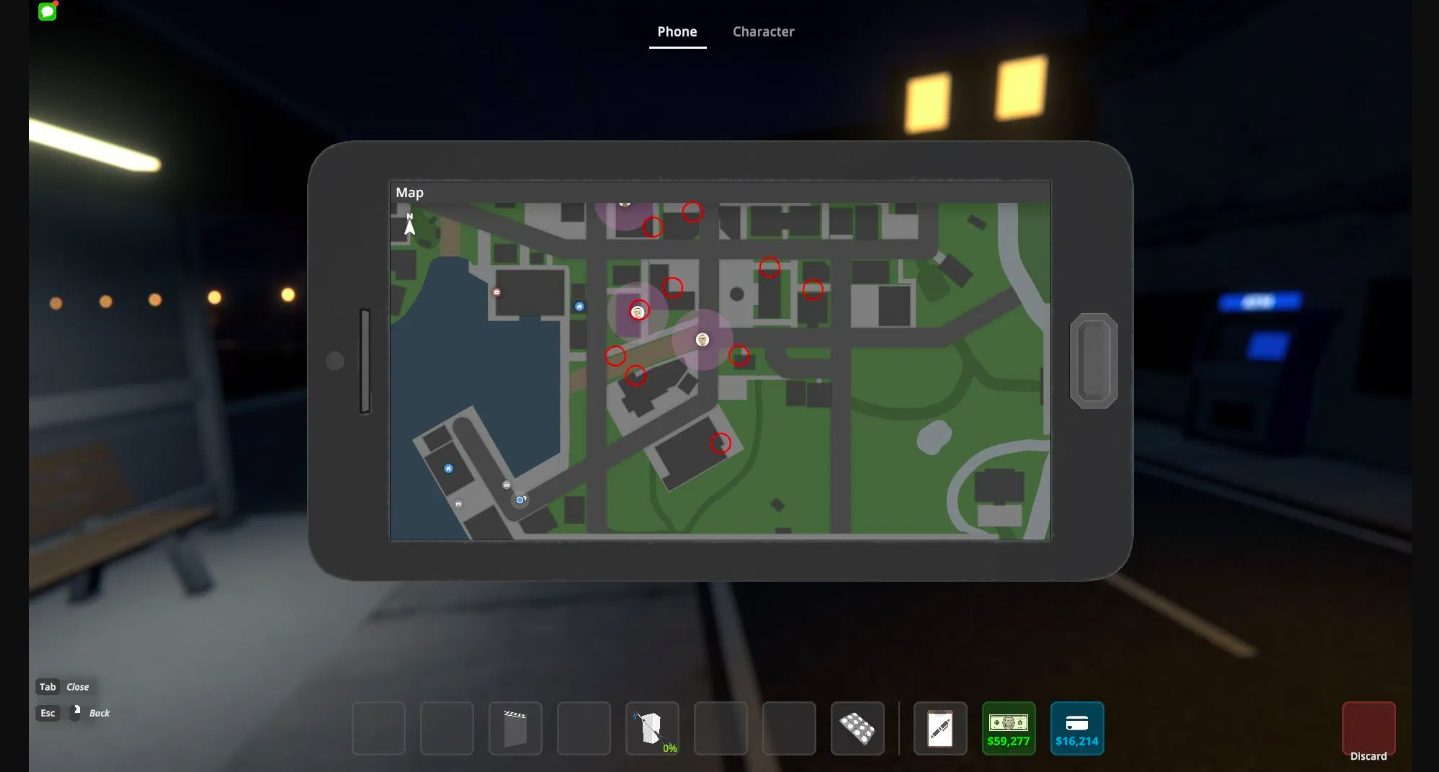This screenshot has width=1439, height=772.
Task: Click the Map title bar on the phone
Action: tap(410, 192)
